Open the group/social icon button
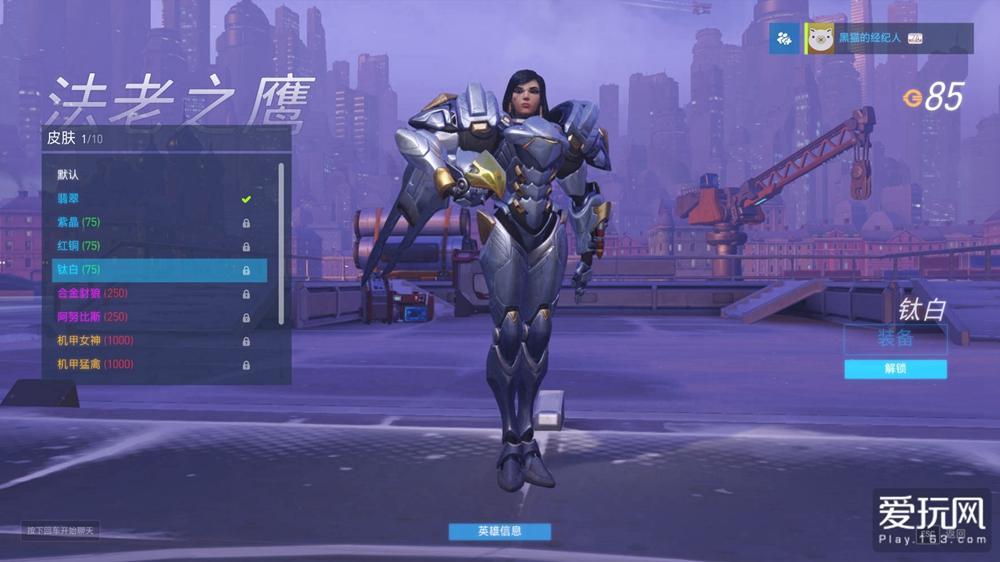The height and width of the screenshot is (562, 1000). (x=784, y=38)
